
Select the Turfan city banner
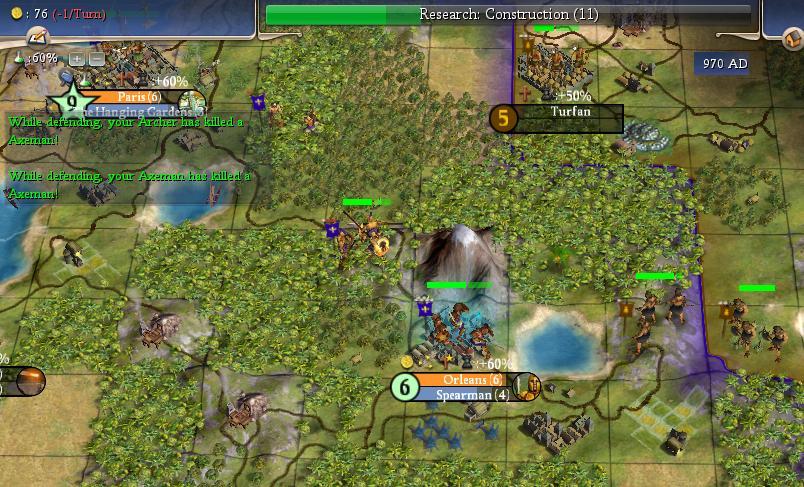(x=570, y=112)
